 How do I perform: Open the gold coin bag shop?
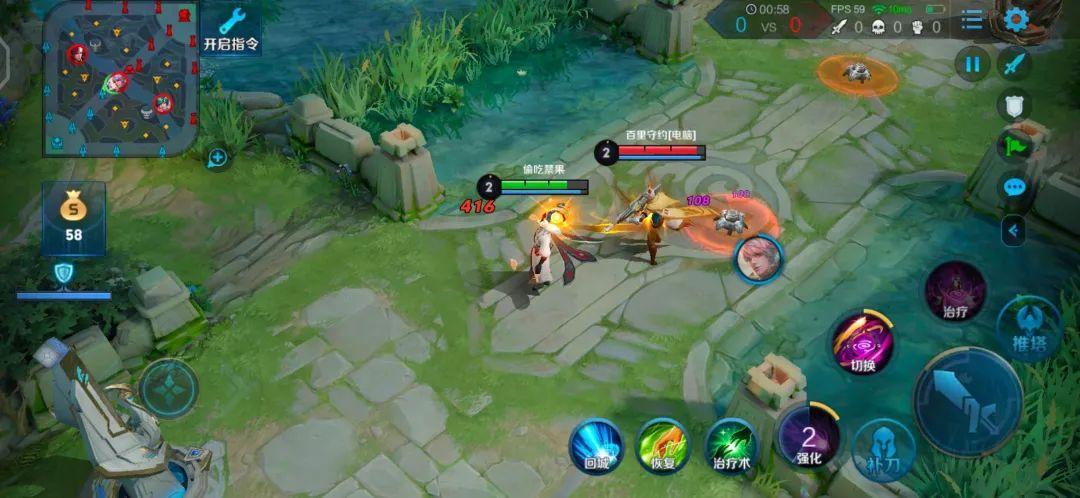73,217
